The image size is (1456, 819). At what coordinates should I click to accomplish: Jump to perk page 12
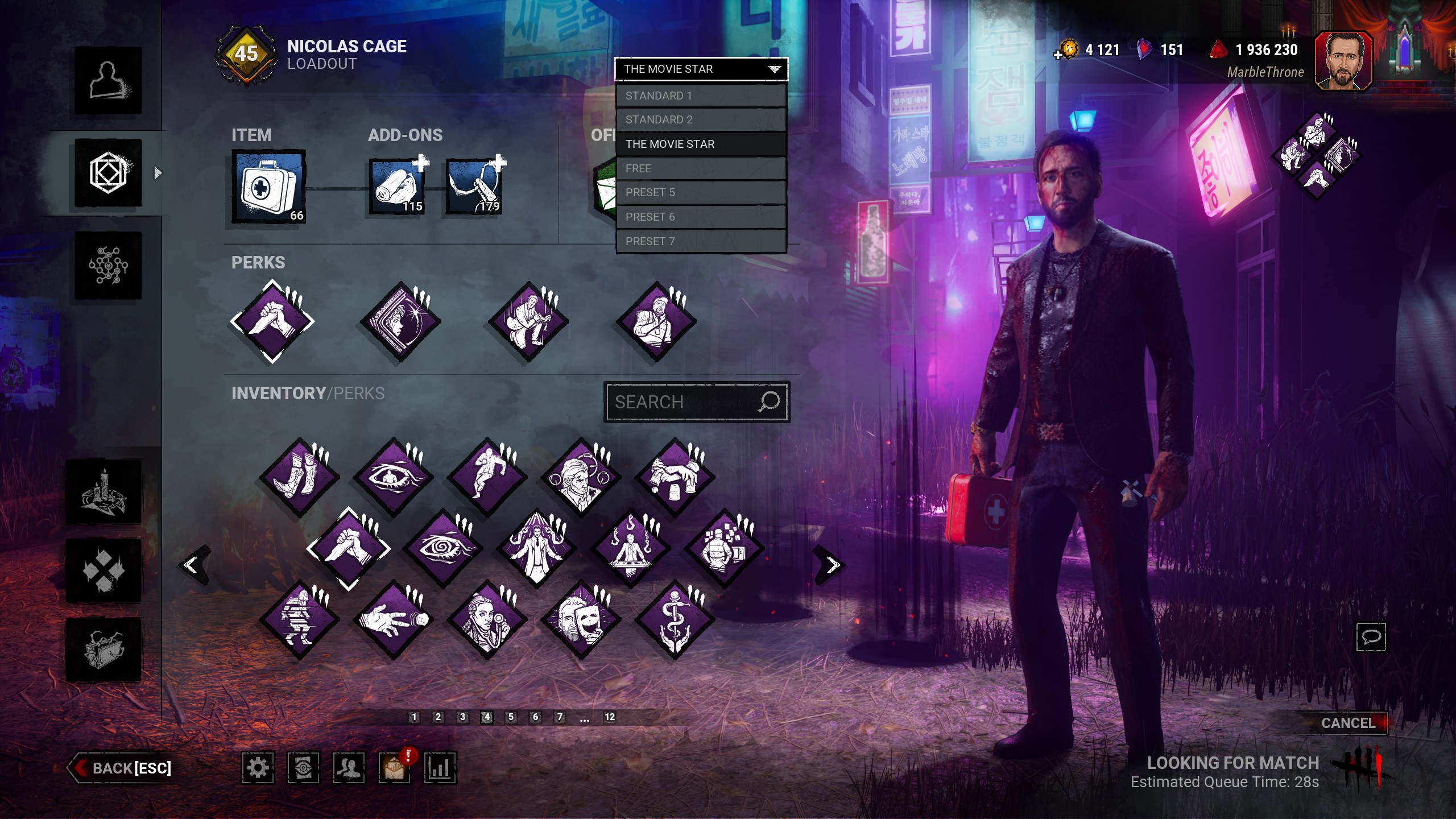coord(609,717)
